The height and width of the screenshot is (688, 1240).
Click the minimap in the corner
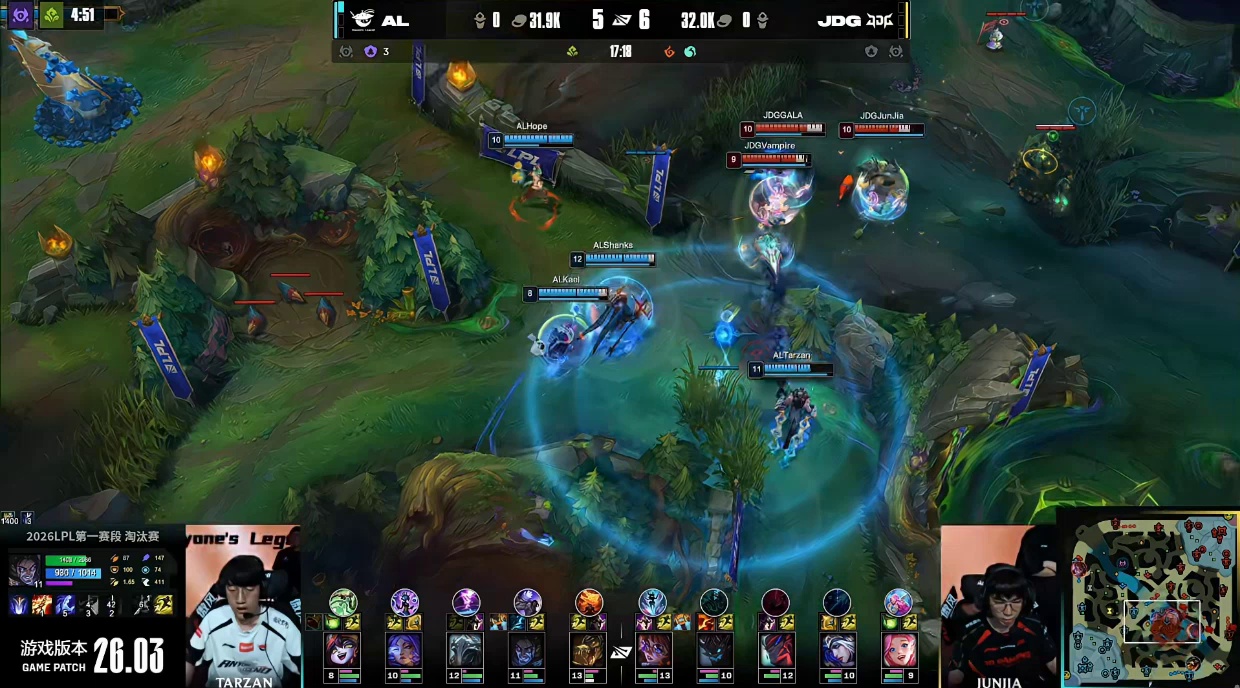click(1150, 597)
